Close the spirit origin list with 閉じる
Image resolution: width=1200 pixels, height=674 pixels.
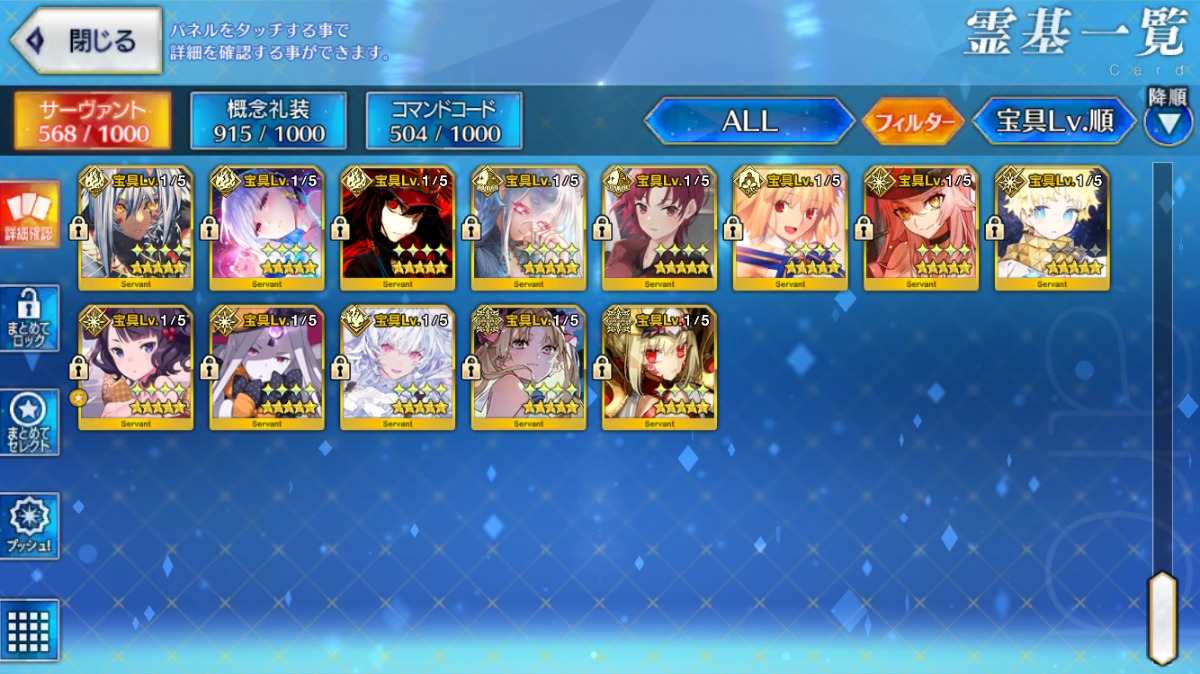click(x=86, y=41)
